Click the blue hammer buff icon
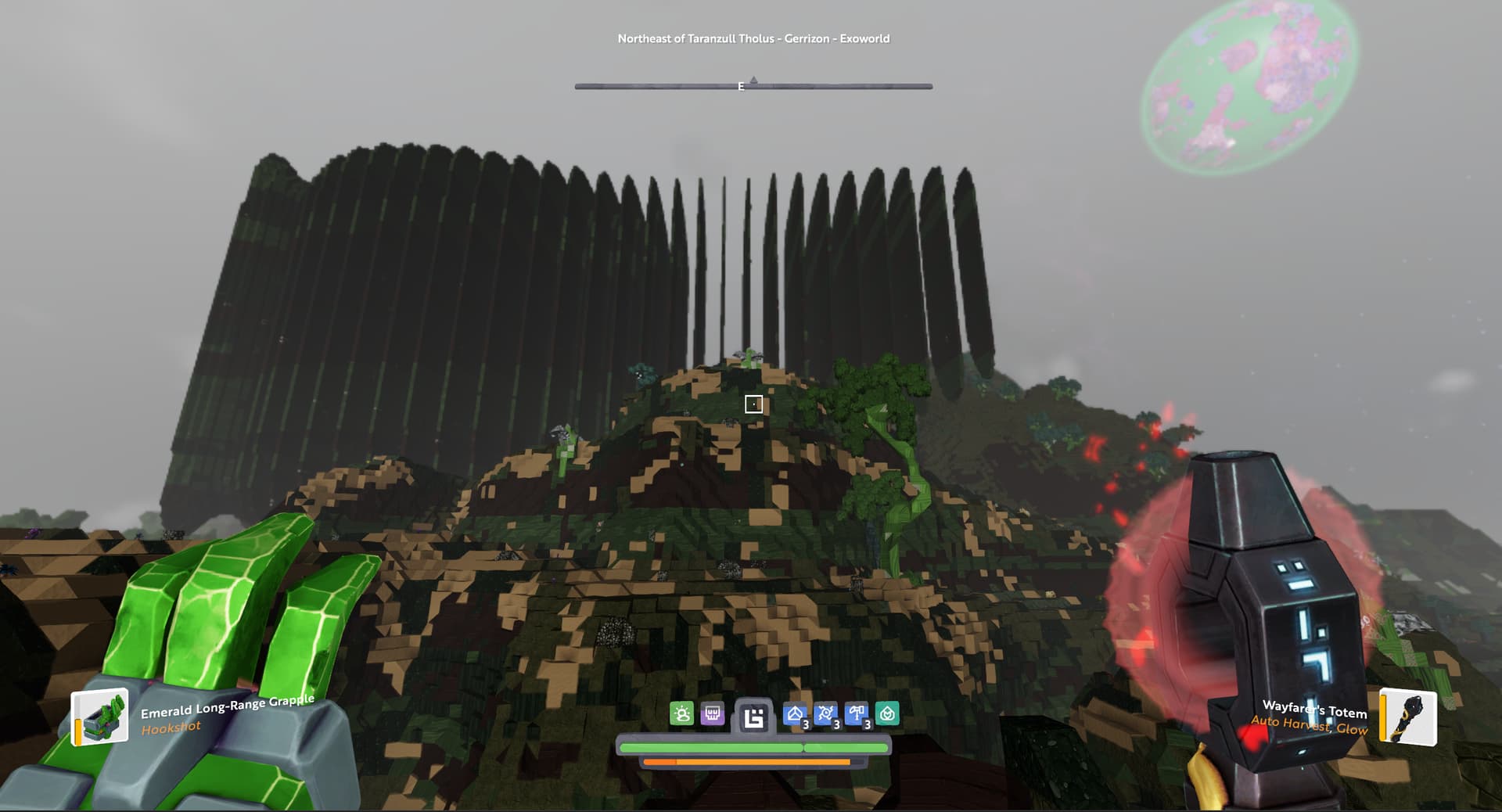 coord(857,714)
